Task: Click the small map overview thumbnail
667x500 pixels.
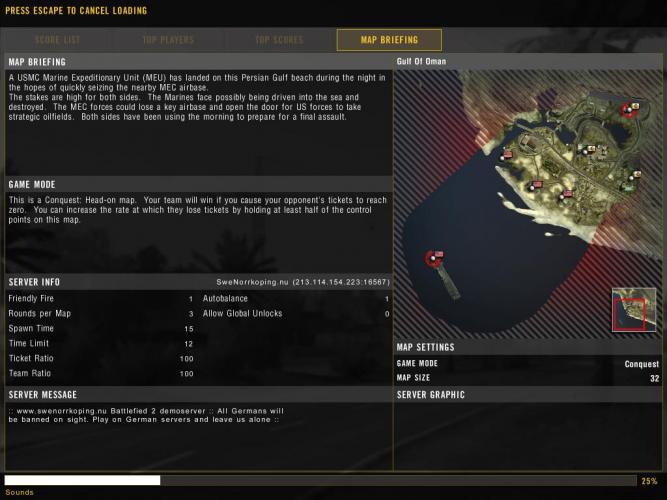Action: point(634,309)
